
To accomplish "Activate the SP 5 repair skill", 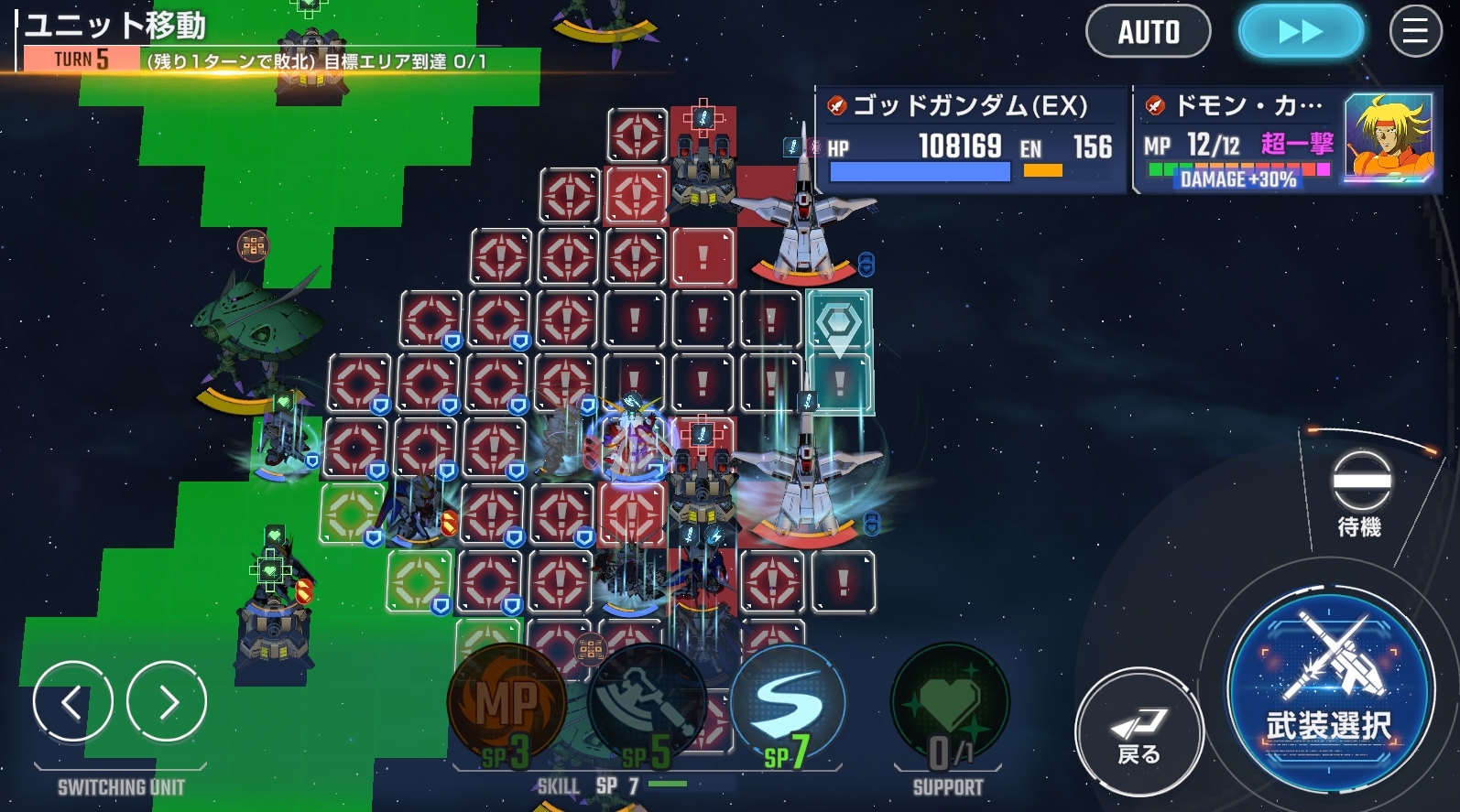I will (x=647, y=706).
